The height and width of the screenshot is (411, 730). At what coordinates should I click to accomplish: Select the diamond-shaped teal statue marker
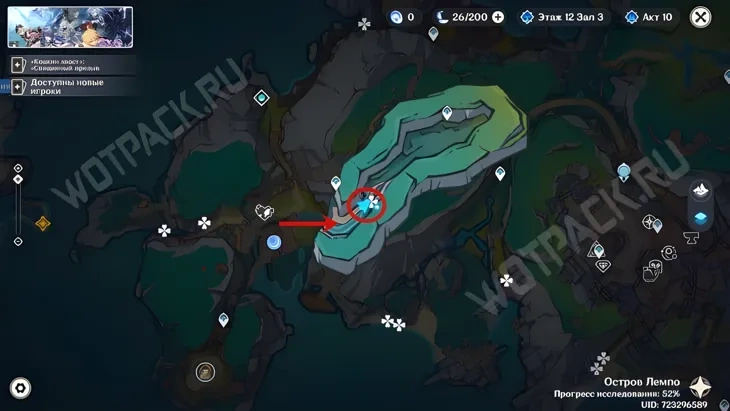(261, 98)
